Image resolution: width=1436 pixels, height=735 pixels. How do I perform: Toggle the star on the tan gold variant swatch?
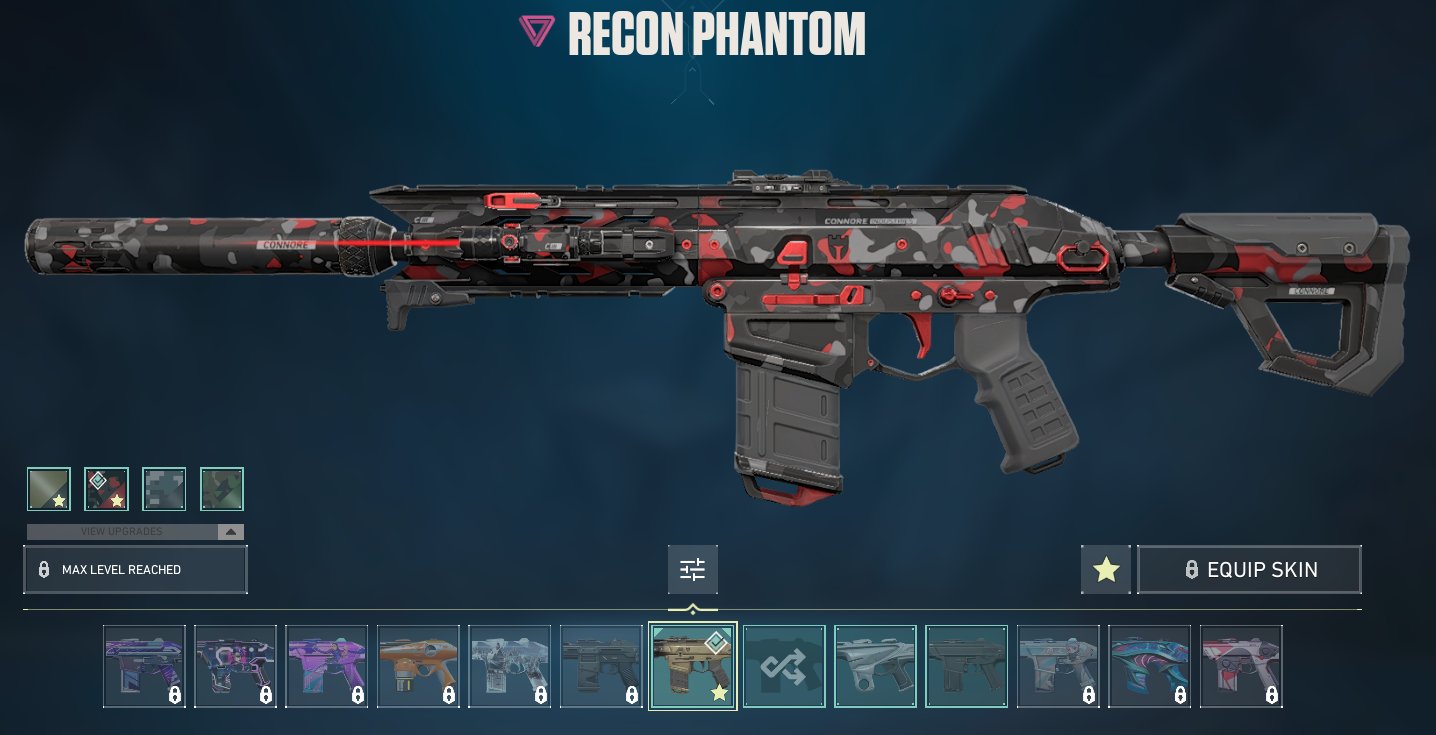click(58, 499)
